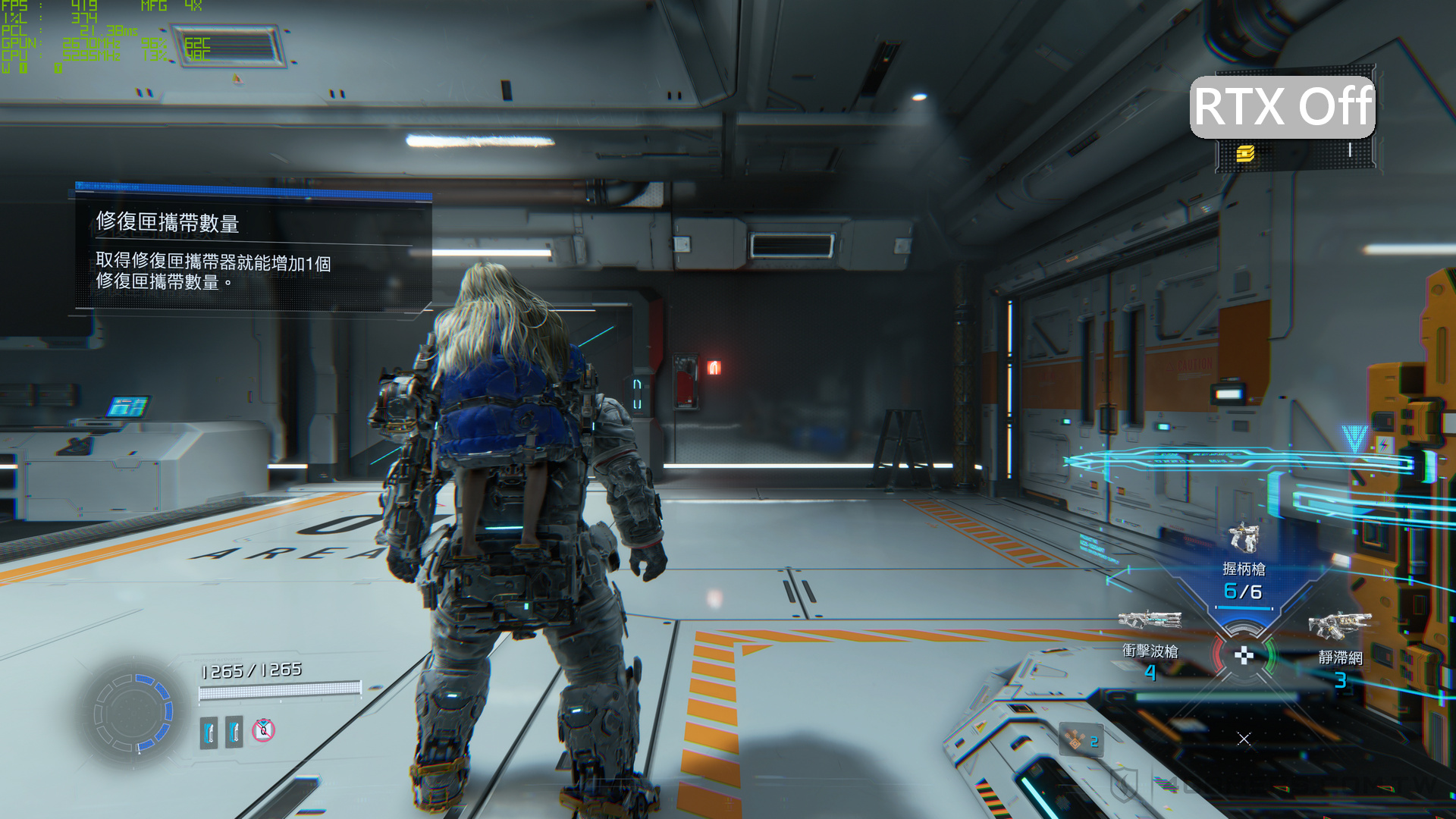Screen dimensions: 1456x819
Task: Click the crossed-out pink circle icon
Action: (x=263, y=730)
